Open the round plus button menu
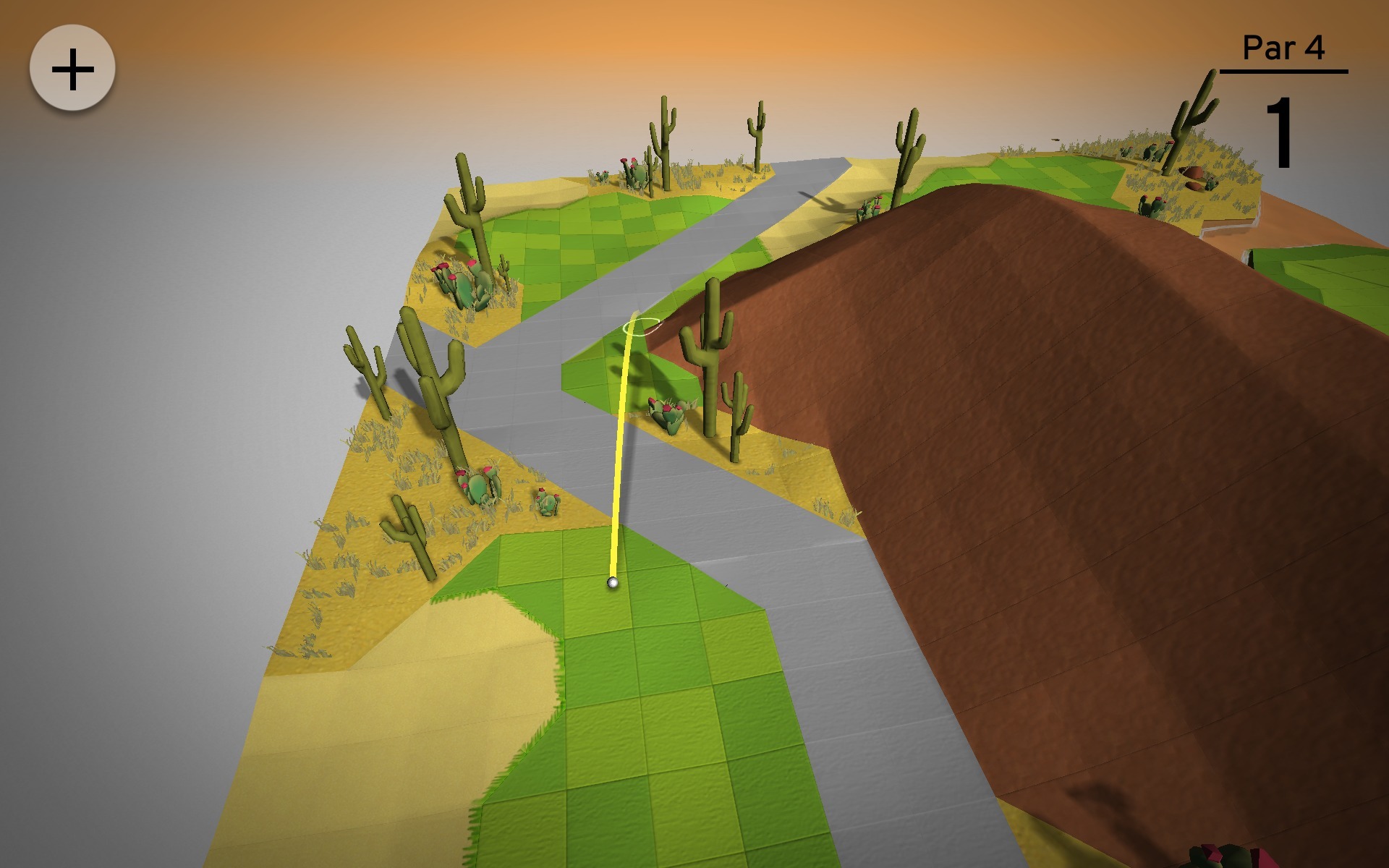This screenshot has width=1389, height=868. pos(72,69)
